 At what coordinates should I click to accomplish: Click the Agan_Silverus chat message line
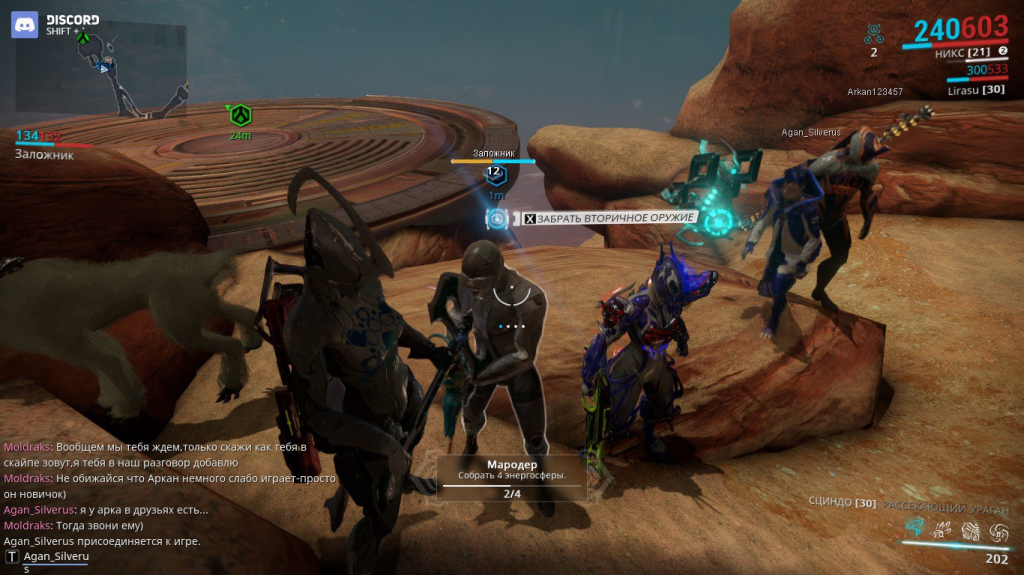pyautogui.click(x=105, y=510)
